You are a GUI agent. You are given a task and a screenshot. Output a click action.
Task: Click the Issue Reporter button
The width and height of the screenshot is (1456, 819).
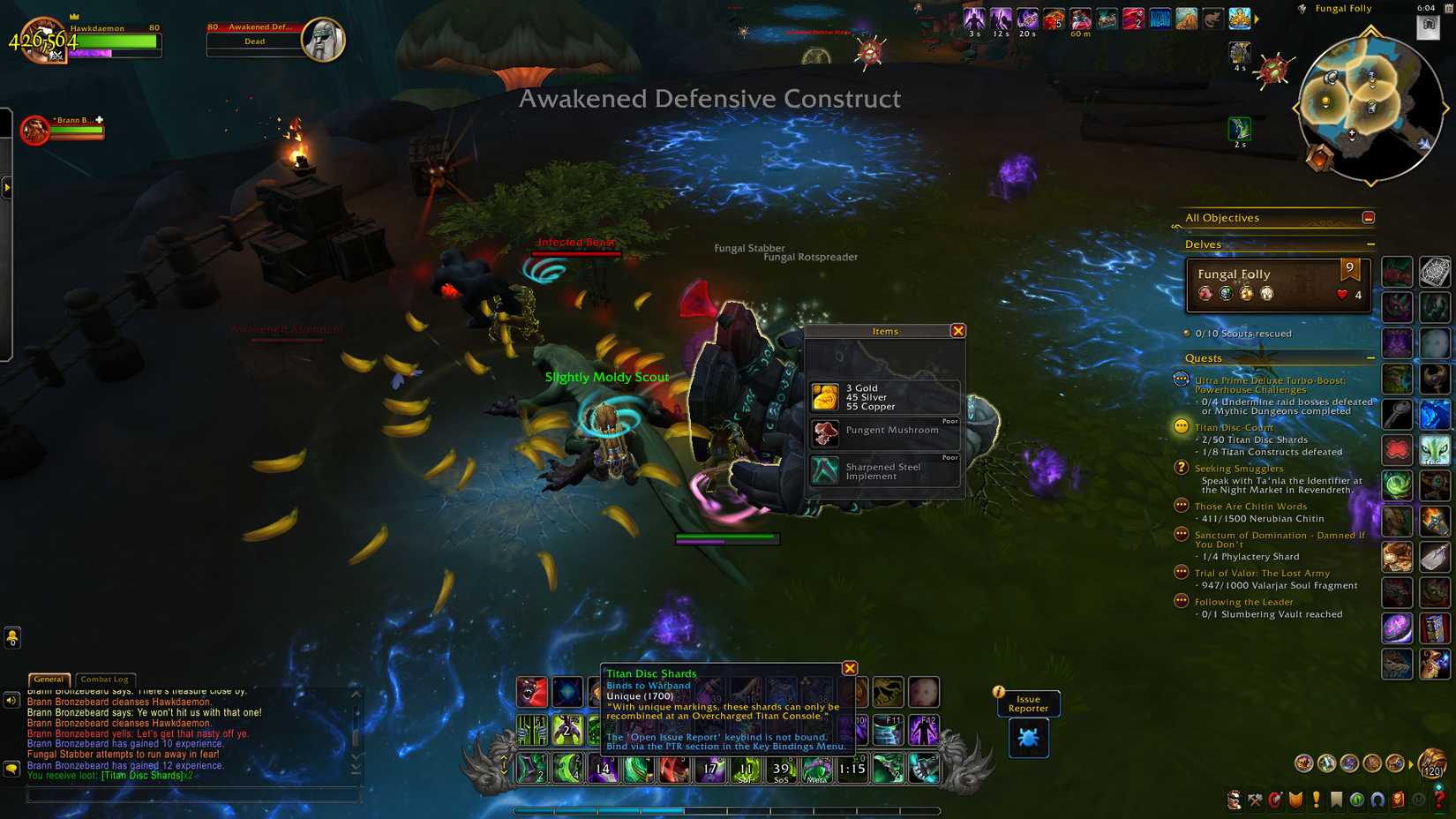(1027, 703)
